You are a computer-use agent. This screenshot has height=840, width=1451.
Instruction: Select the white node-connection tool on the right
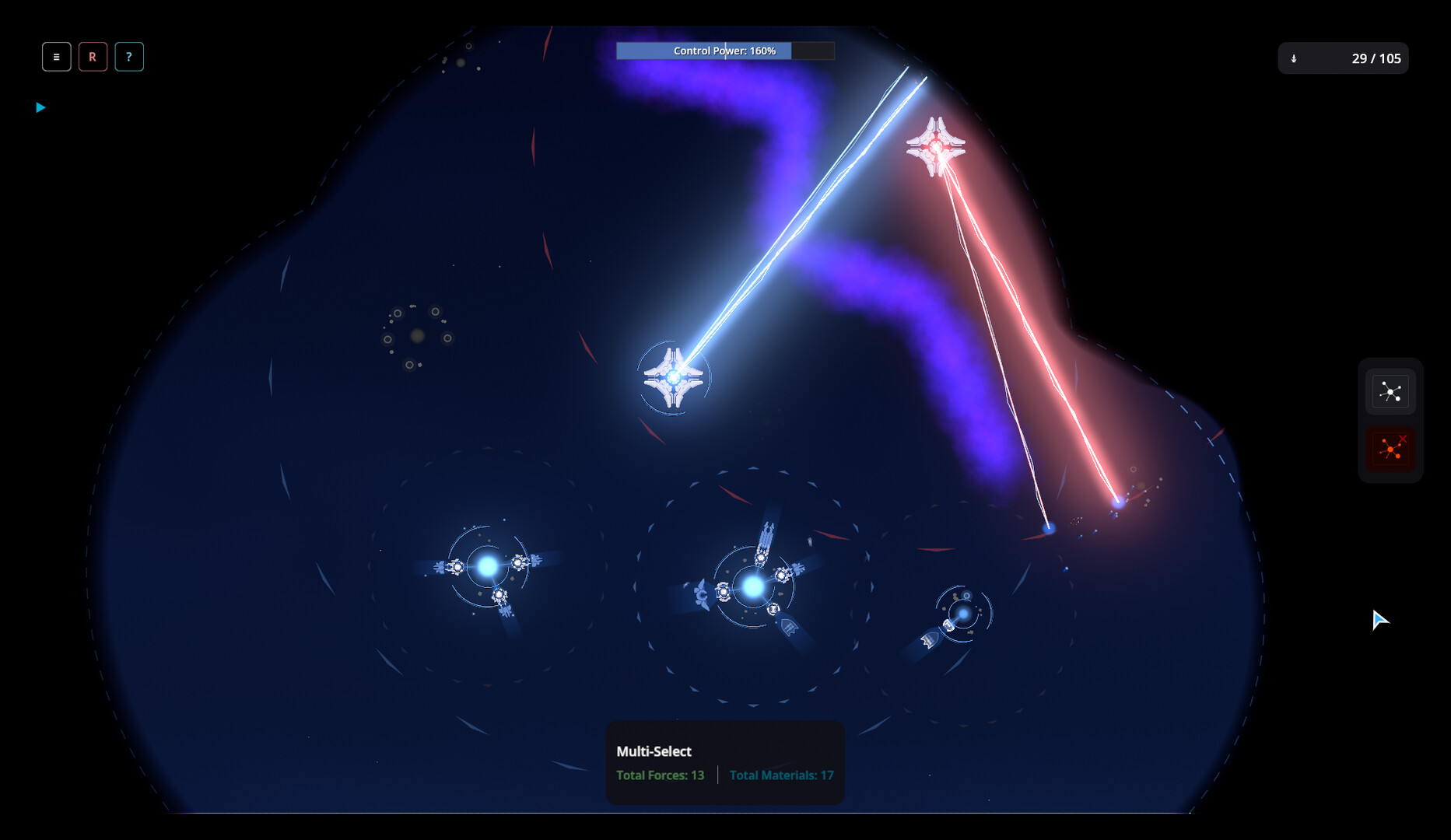point(1390,391)
